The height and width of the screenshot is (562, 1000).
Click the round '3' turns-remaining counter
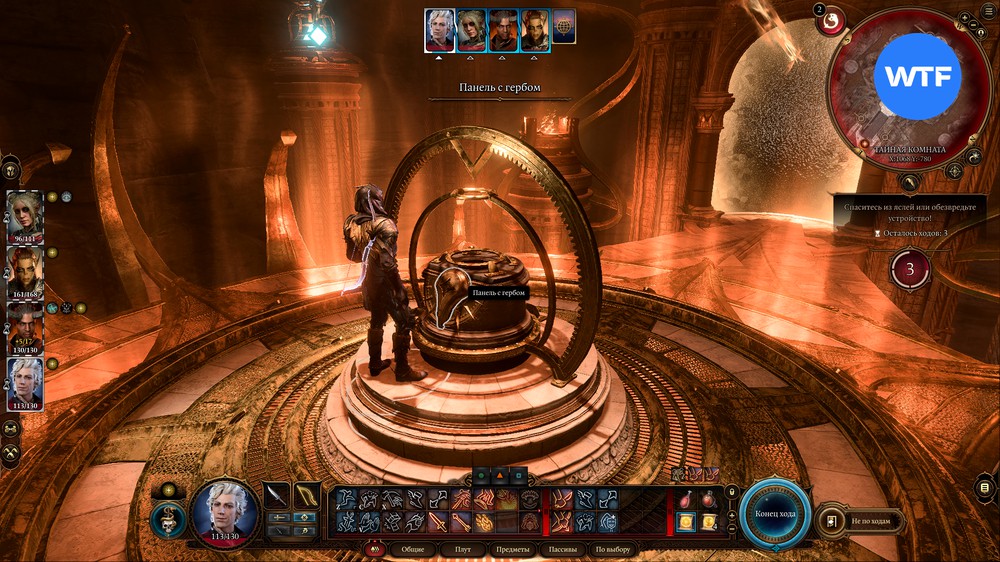[910, 269]
